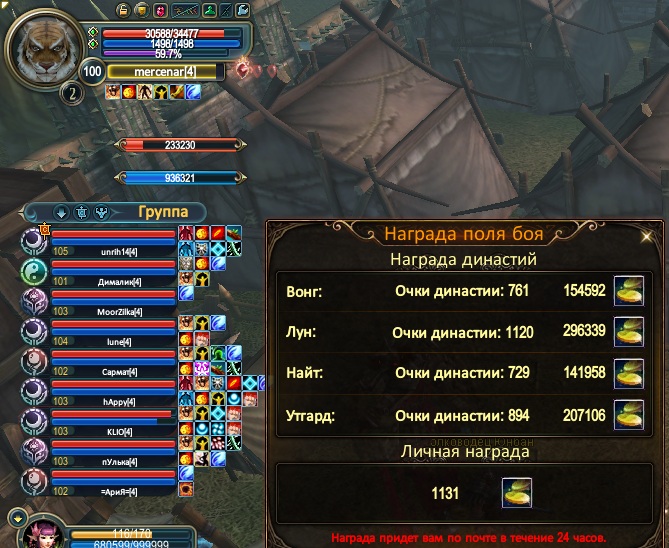669x548 pixels.
Task: Click the Утгард dynasty reward icon
Action: tap(628, 413)
